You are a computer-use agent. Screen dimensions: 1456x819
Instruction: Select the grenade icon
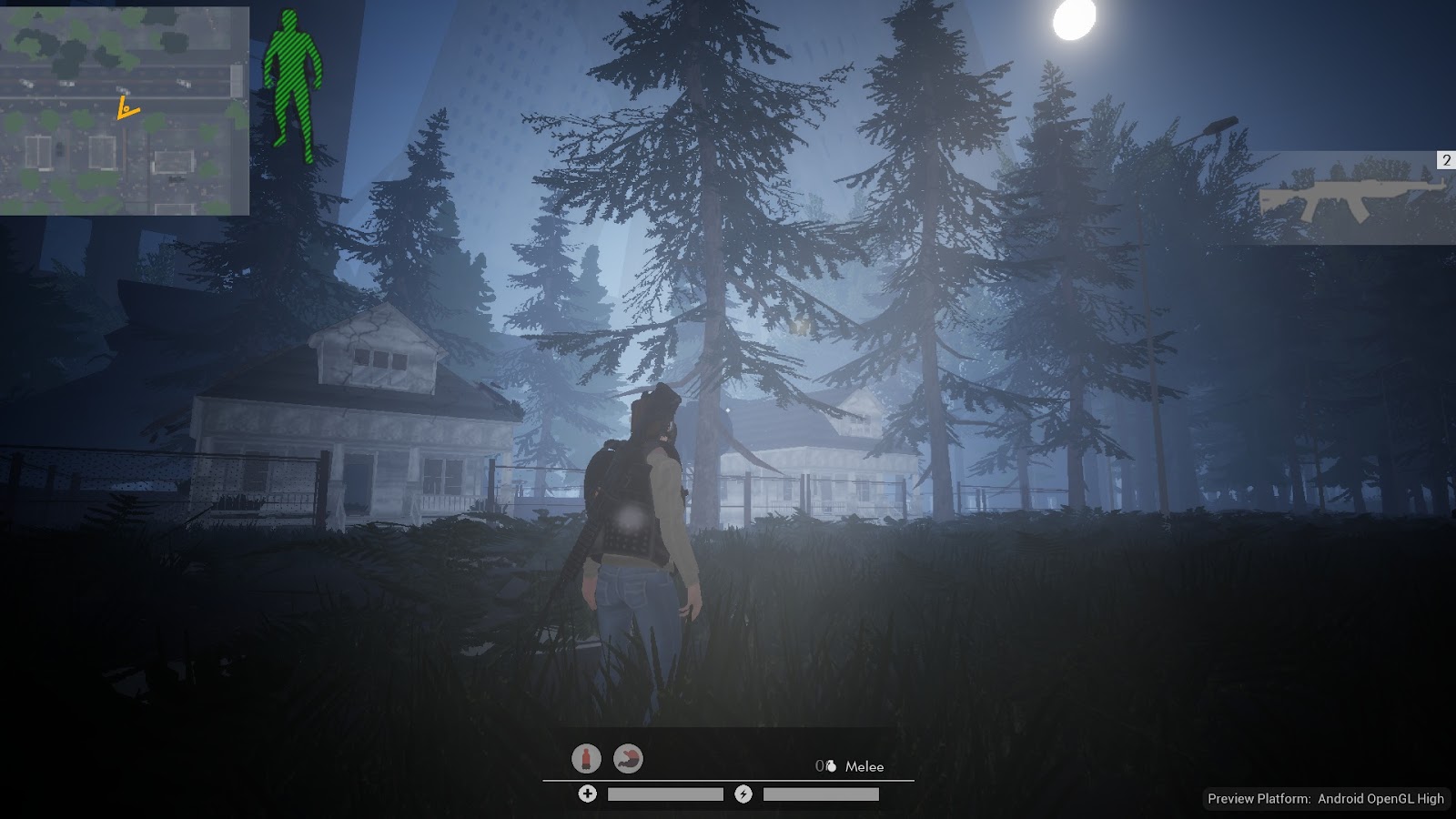pyautogui.click(x=830, y=766)
